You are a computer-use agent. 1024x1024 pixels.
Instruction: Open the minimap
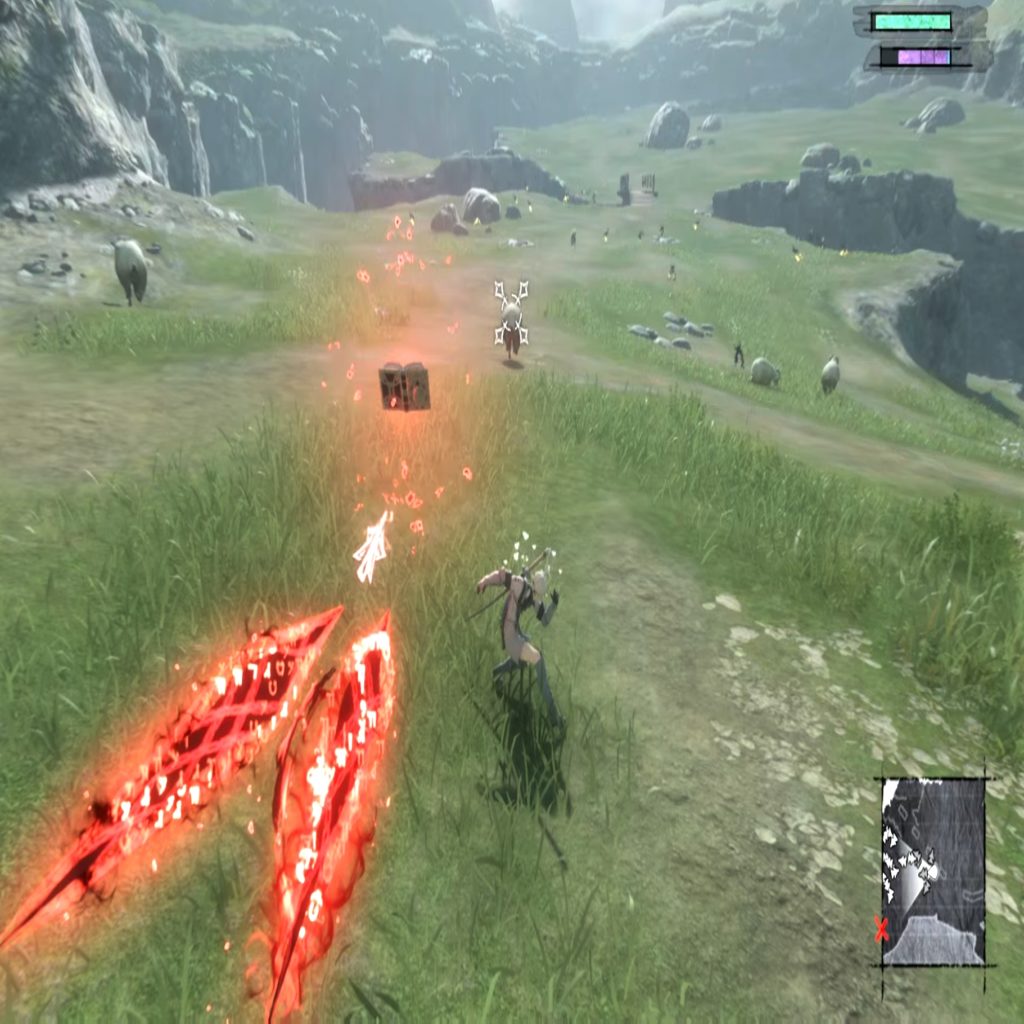coord(933,871)
